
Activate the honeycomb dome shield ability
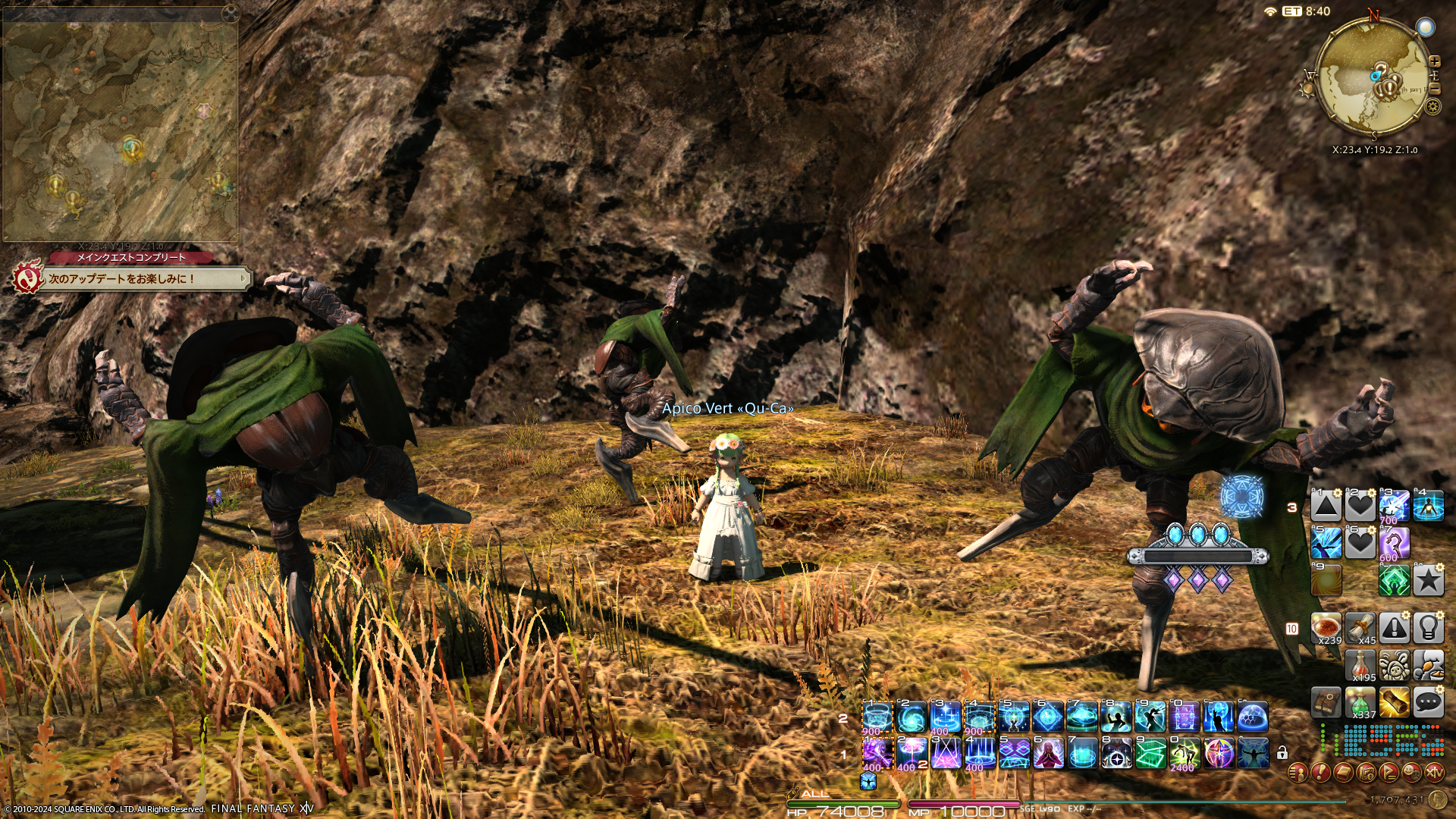pos(1253,717)
